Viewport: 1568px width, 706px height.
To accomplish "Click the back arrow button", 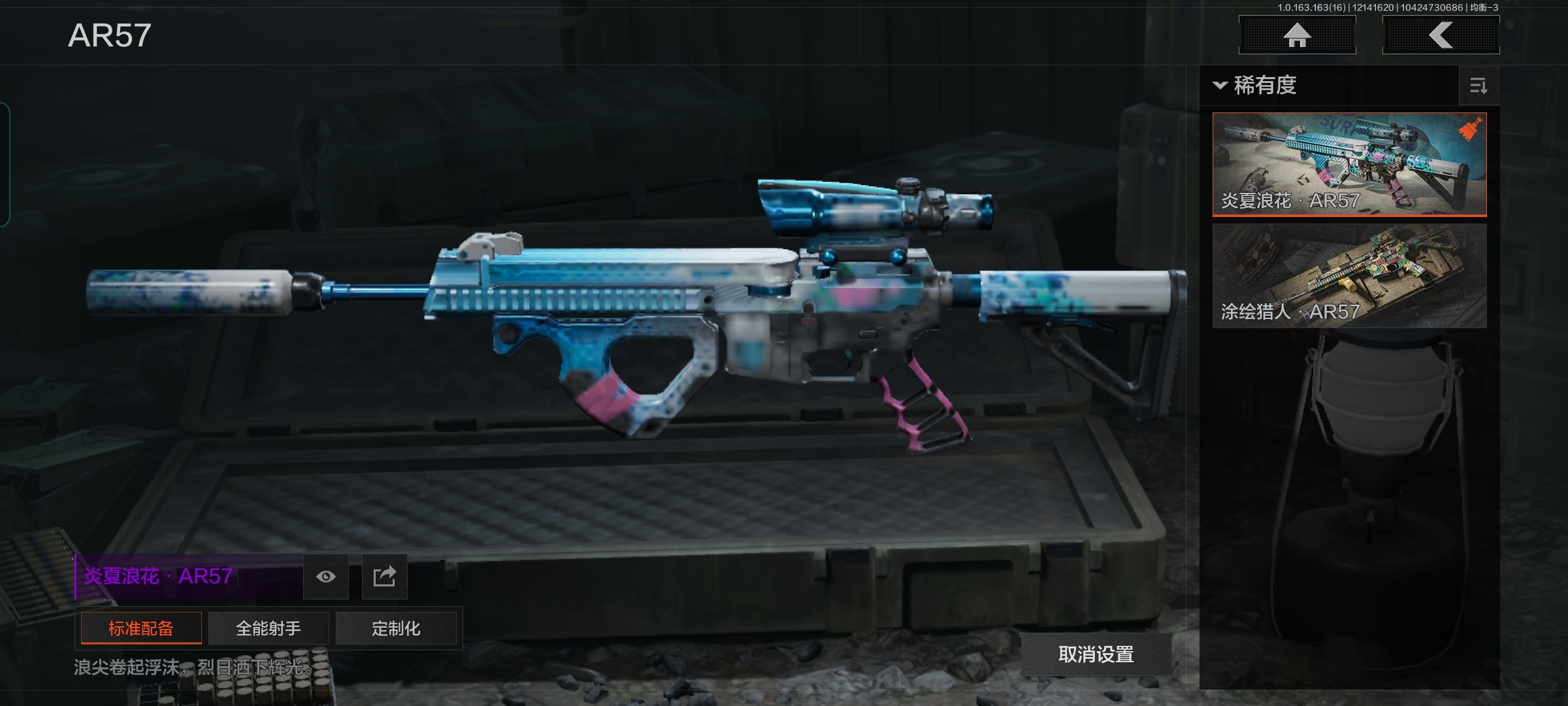I will click(1441, 35).
